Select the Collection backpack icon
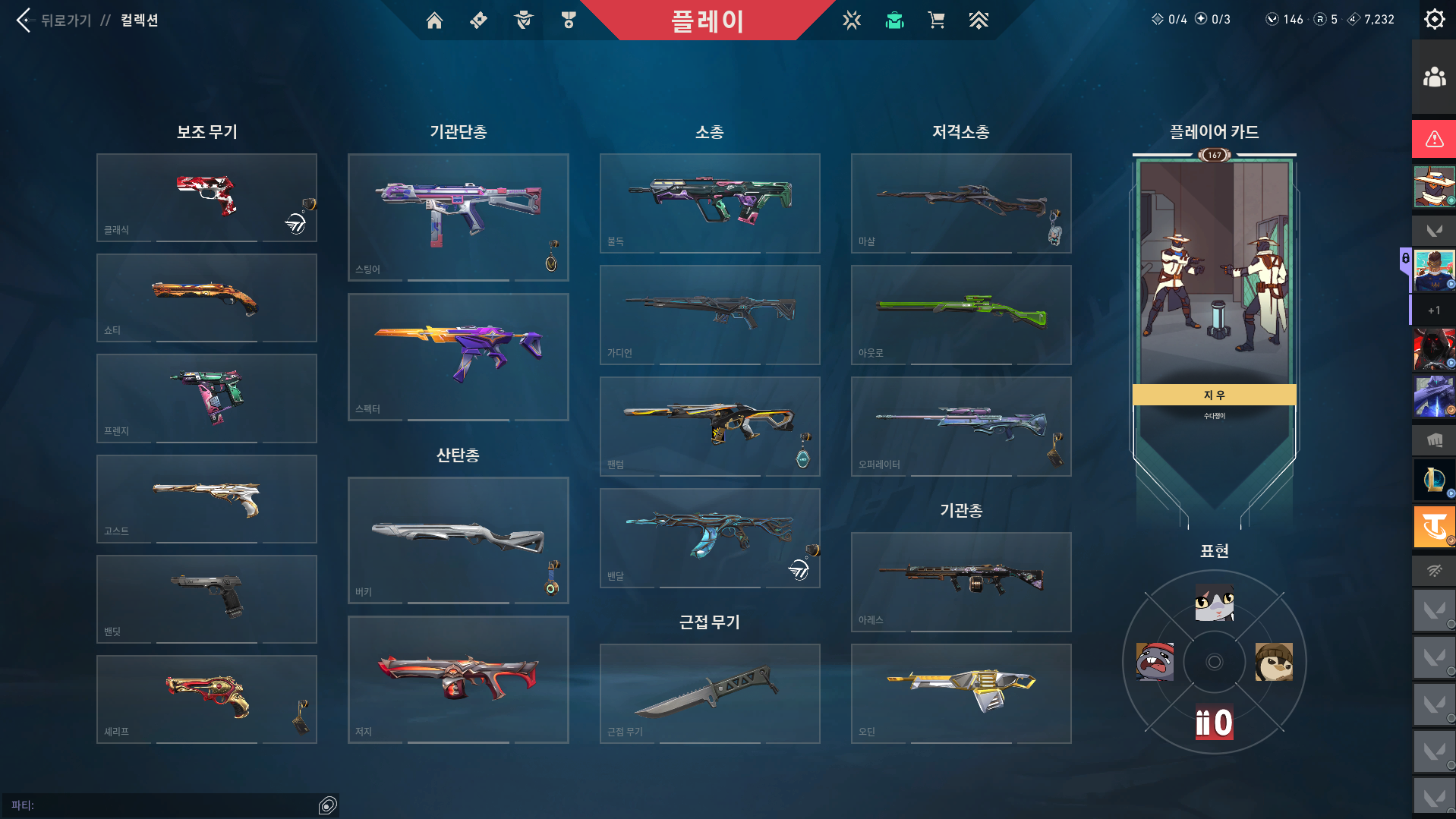 coord(894,20)
